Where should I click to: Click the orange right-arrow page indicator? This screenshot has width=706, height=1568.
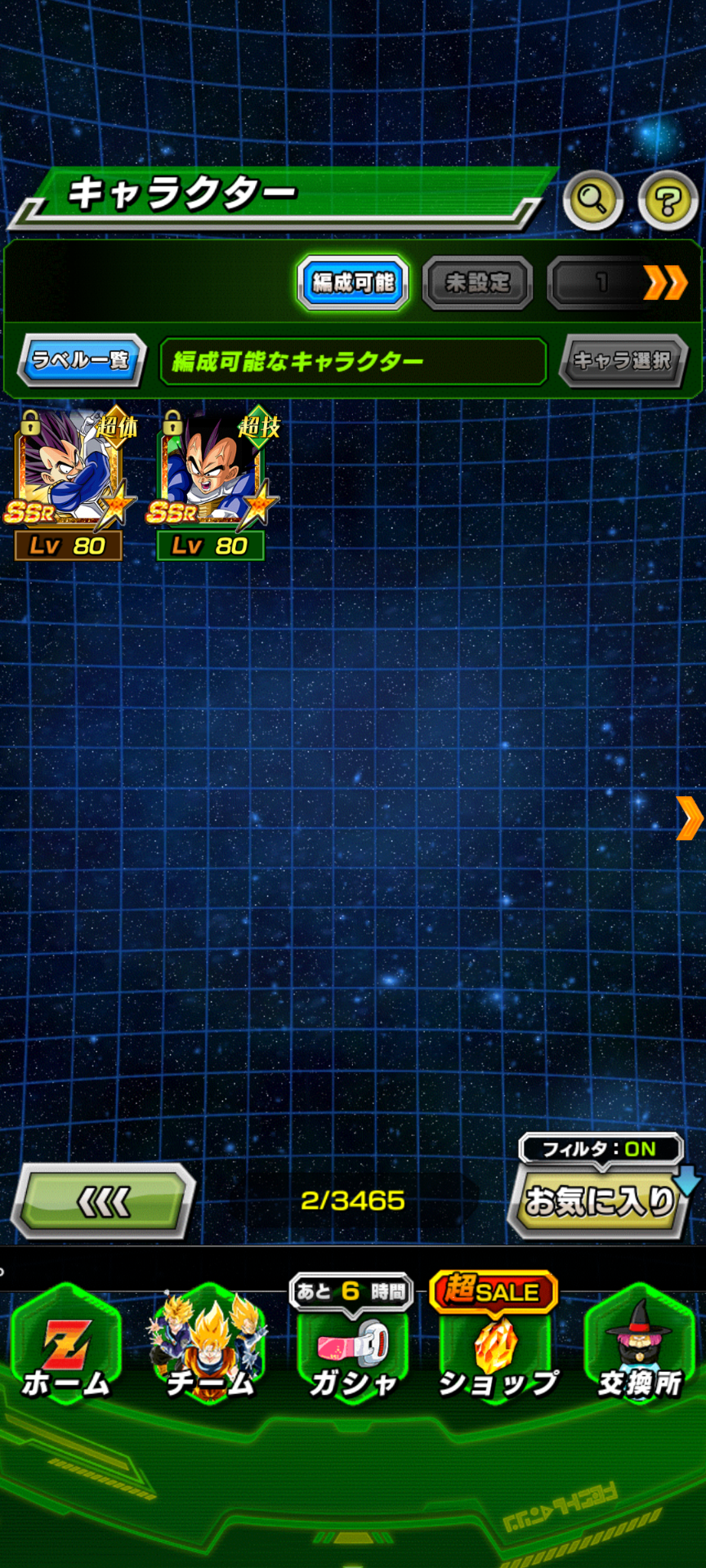click(x=689, y=818)
